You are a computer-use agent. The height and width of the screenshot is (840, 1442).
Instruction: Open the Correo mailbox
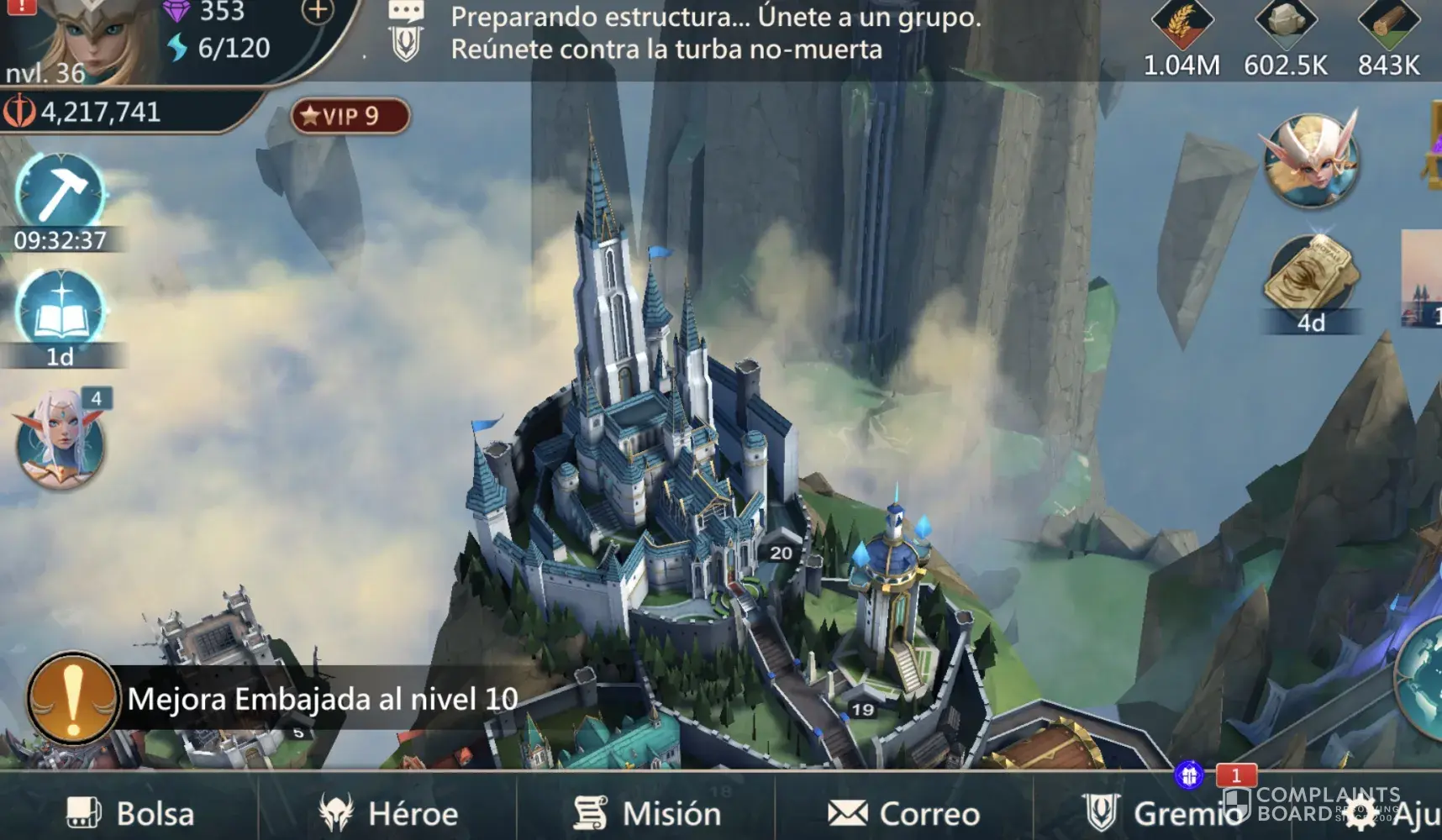pyautogui.click(x=904, y=813)
